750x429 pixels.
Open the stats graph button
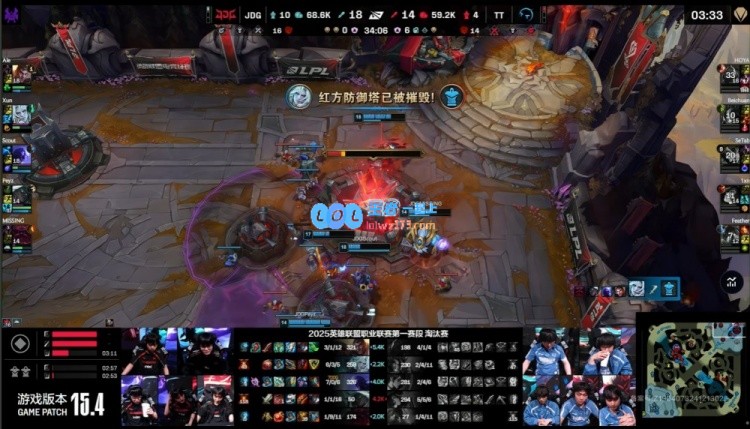click(x=733, y=283)
